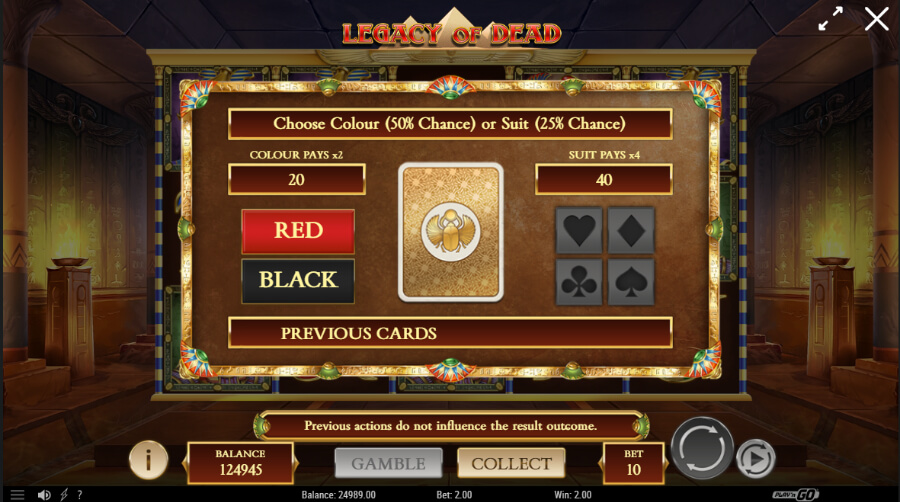Collect the current winnings
The width and height of the screenshot is (900, 502).
511,463
